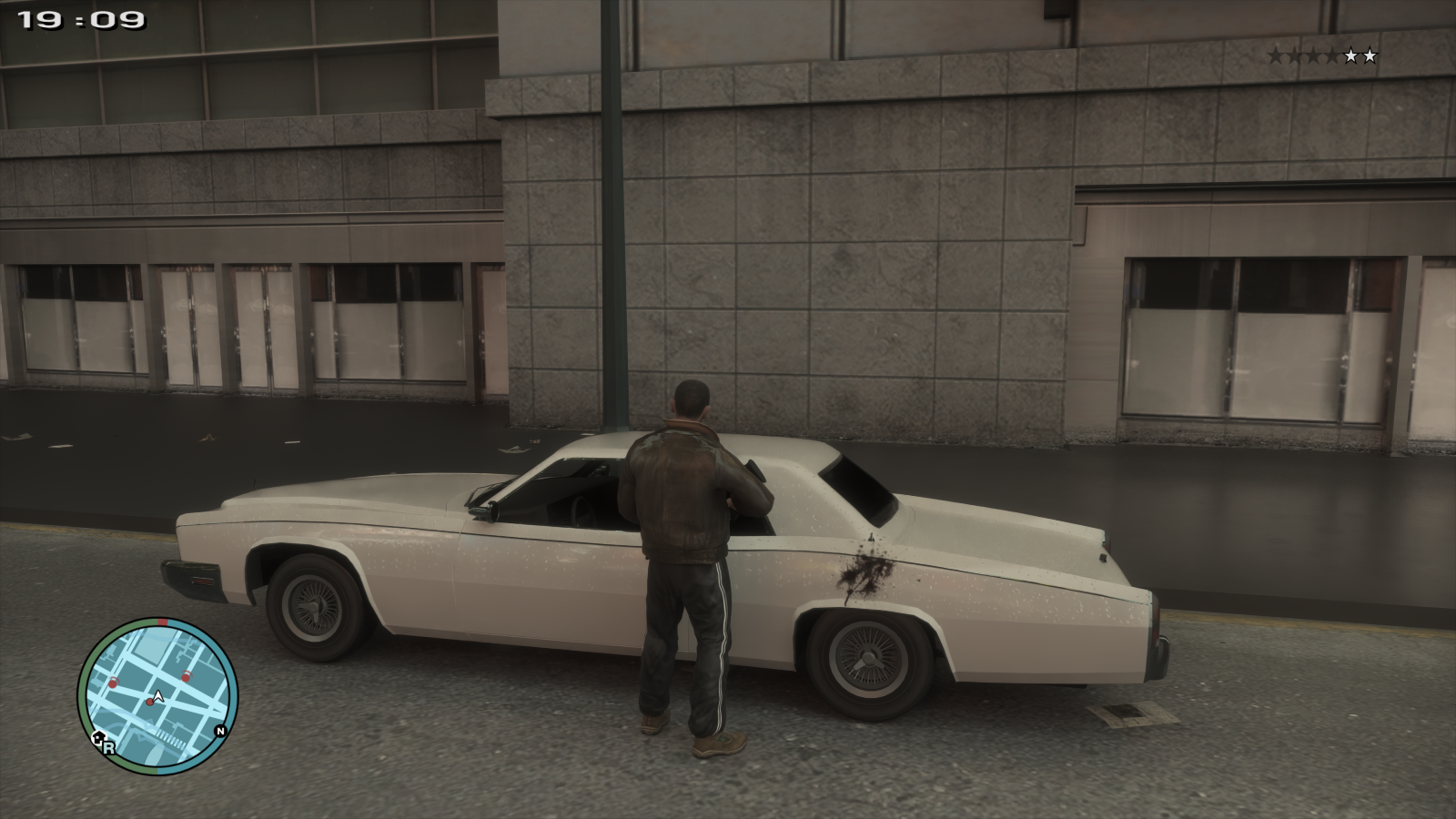
Task: Toggle the dimmed third wanted star
Action: 1314,56
